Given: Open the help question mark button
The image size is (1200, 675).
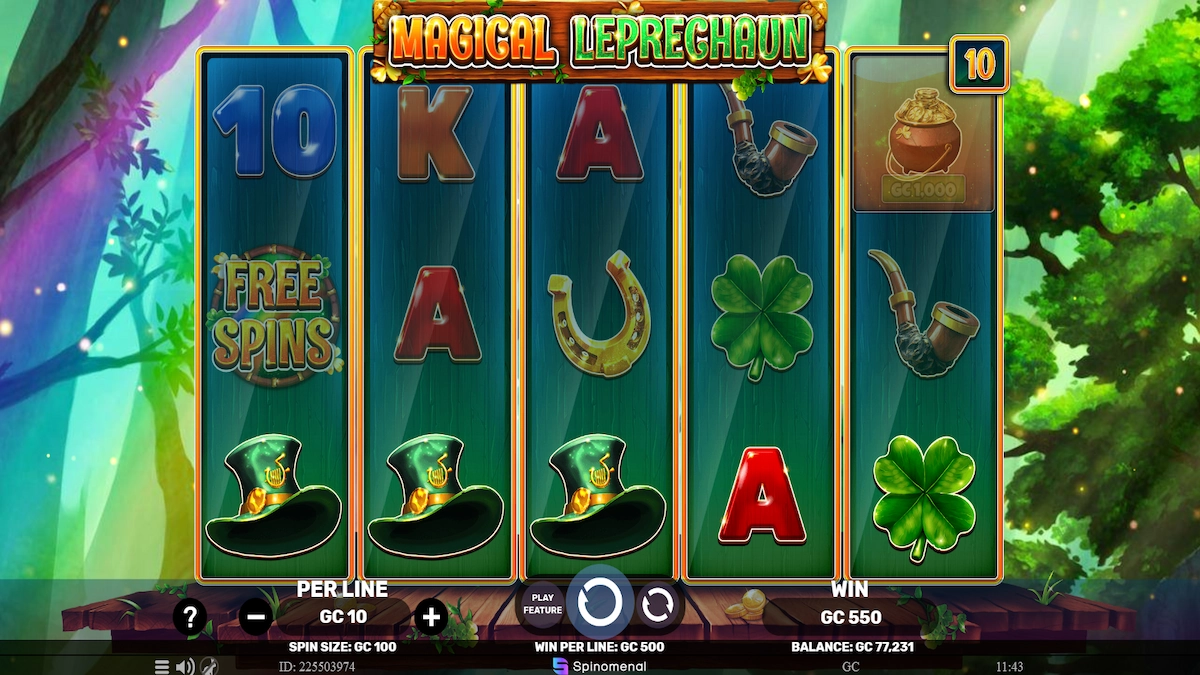Looking at the screenshot, I should (190, 617).
